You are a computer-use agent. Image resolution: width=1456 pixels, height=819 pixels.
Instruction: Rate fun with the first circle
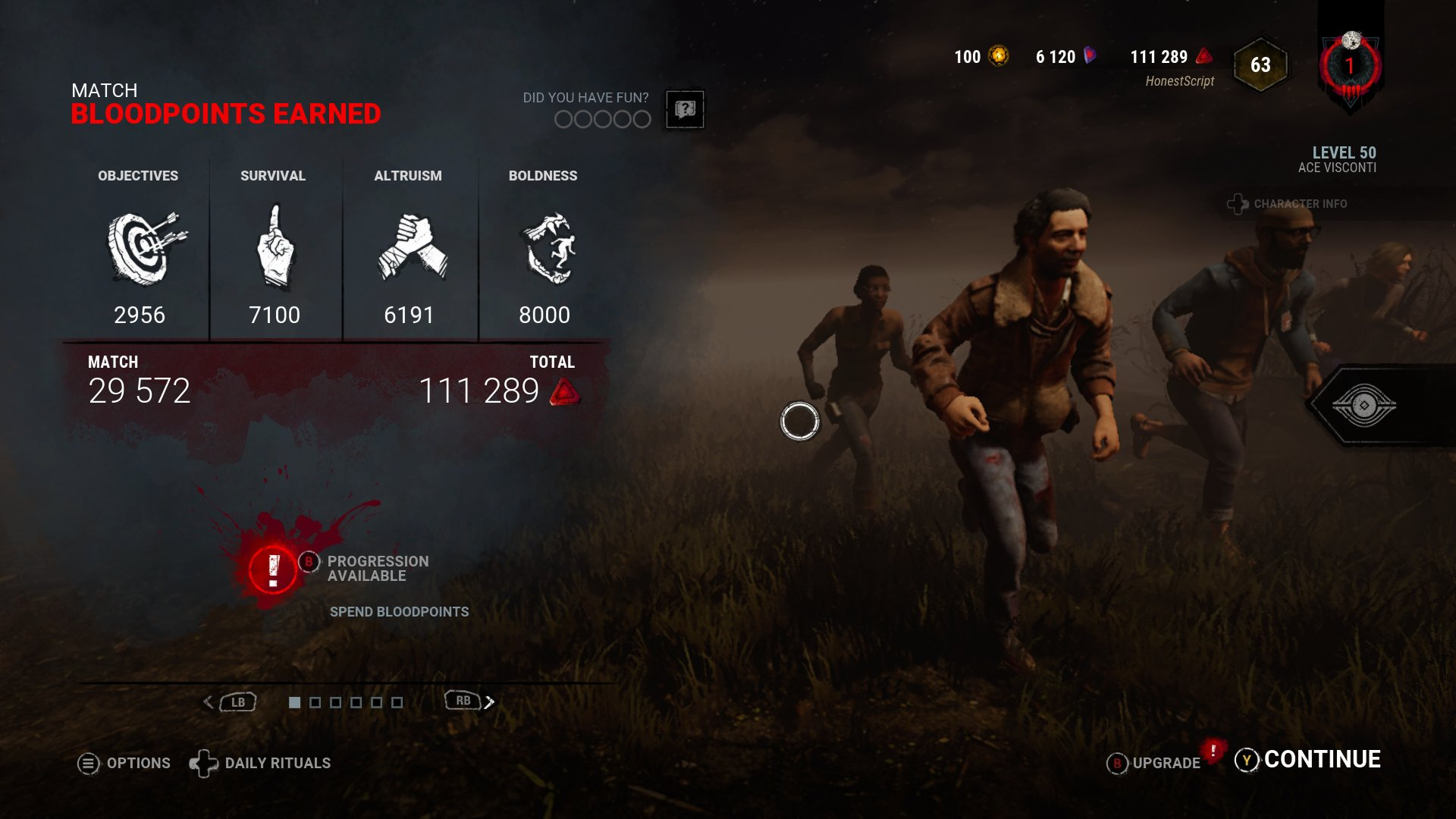coord(563,119)
